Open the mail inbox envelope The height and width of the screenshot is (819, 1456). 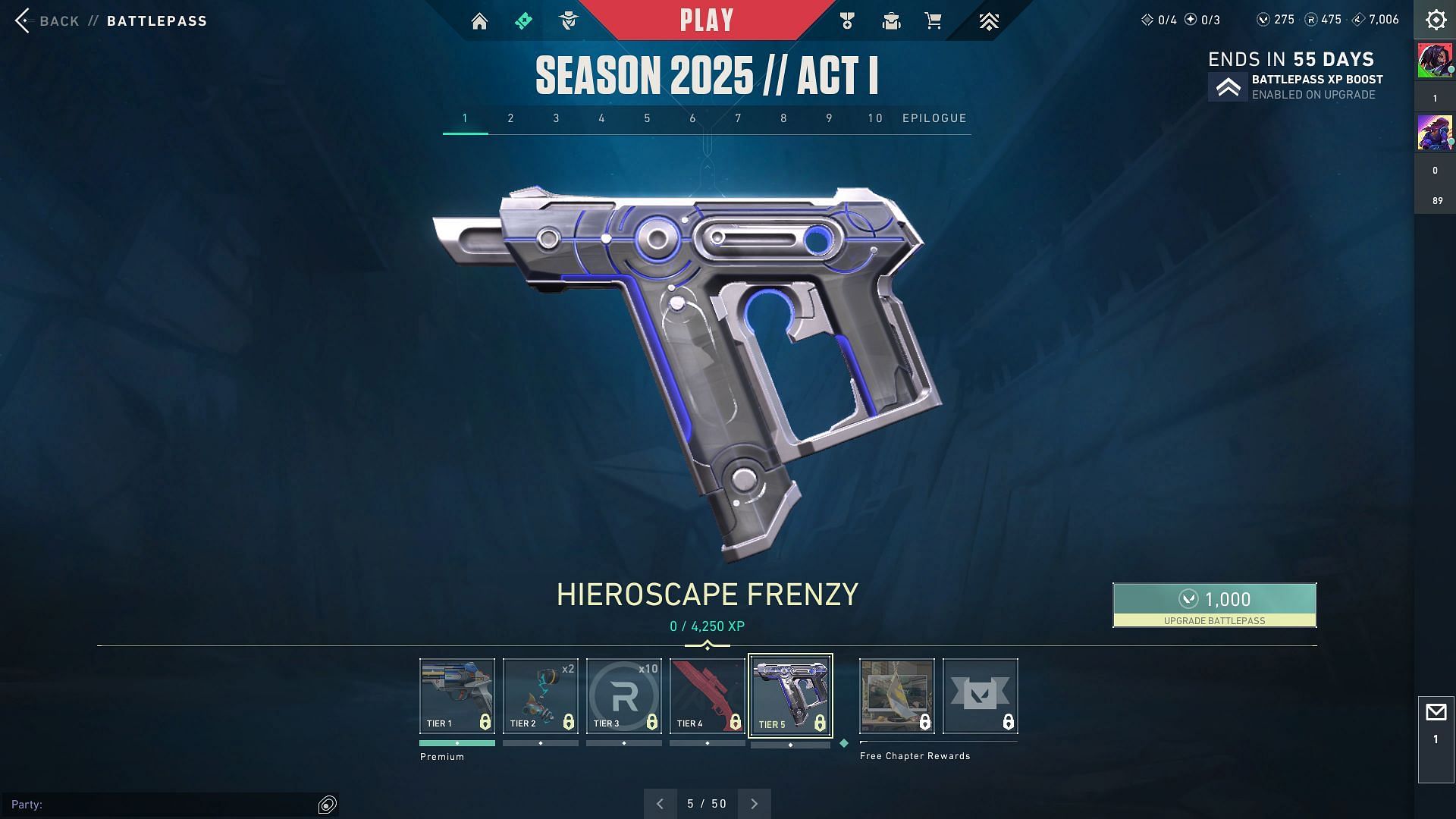coord(1436,713)
